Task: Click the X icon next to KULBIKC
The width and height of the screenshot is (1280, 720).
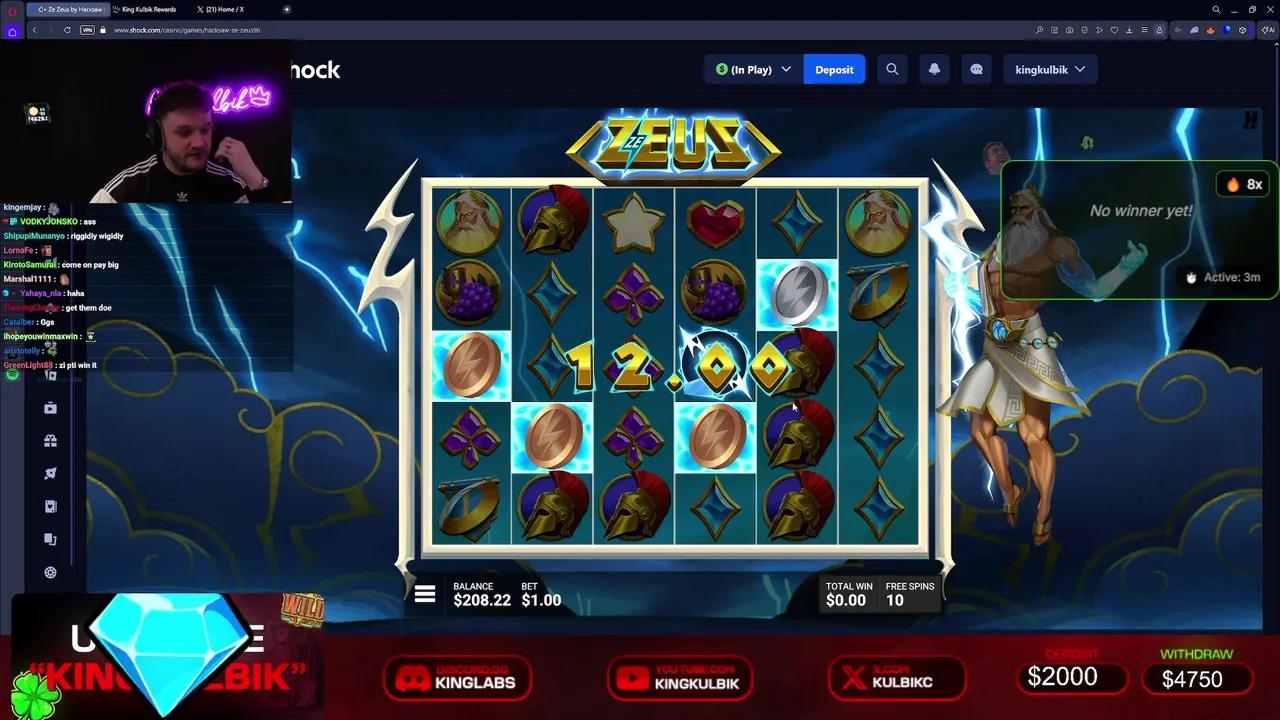Action: click(x=853, y=679)
